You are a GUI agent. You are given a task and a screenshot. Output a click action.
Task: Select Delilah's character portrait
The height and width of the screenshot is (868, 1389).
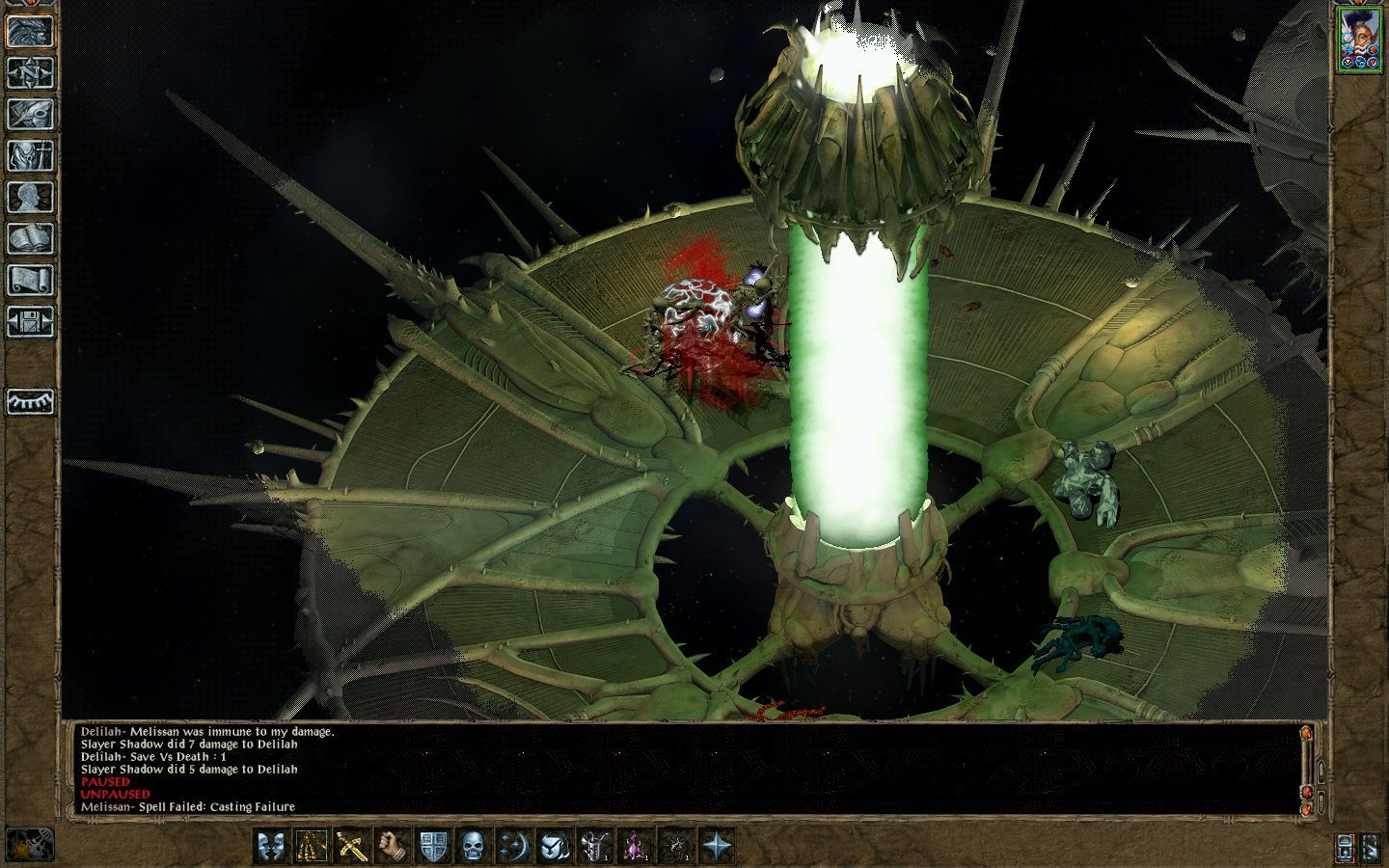tap(1359, 39)
